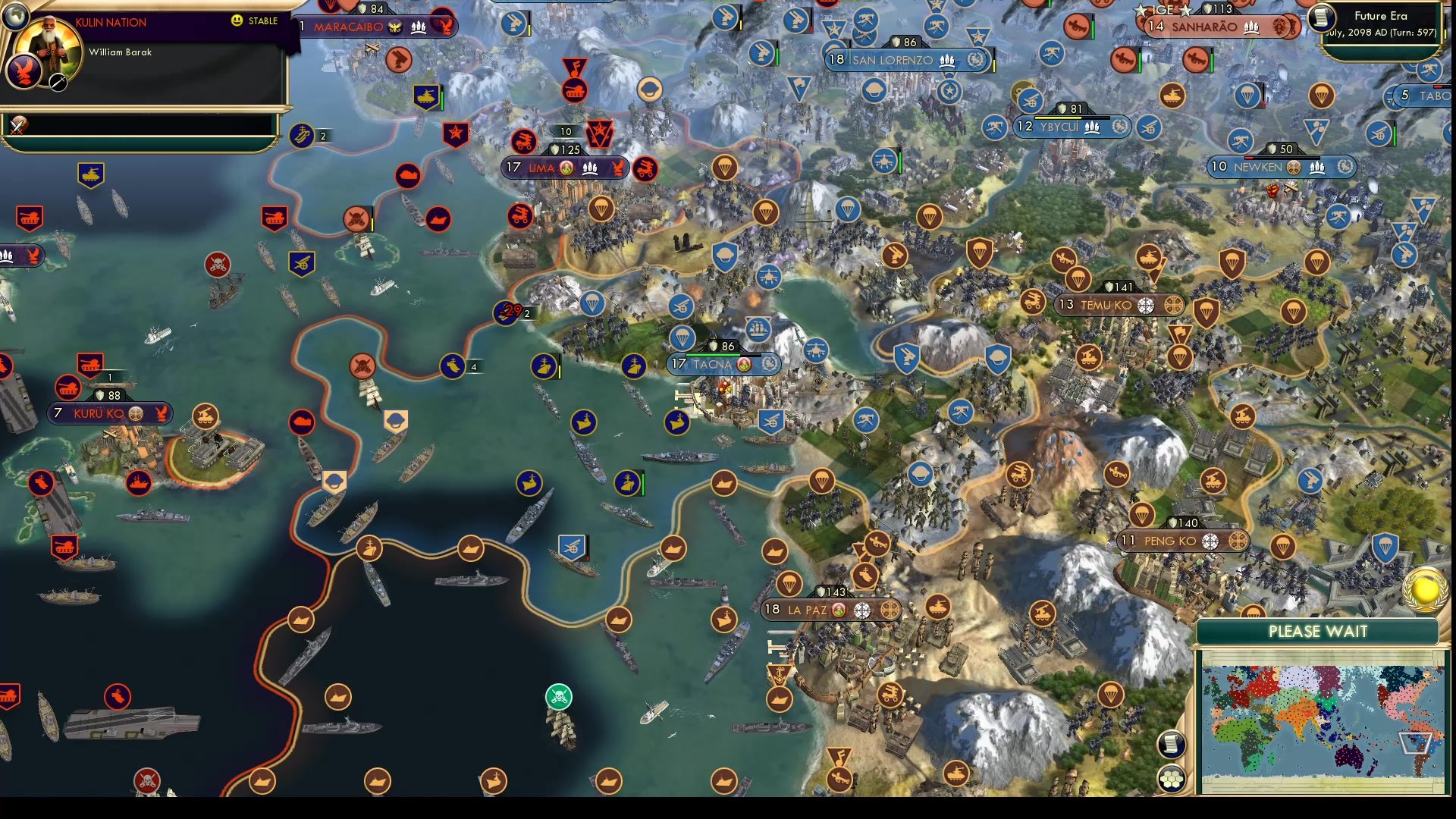Click the anchor unit flag near La Paz
The image size is (1456, 819).
click(779, 673)
